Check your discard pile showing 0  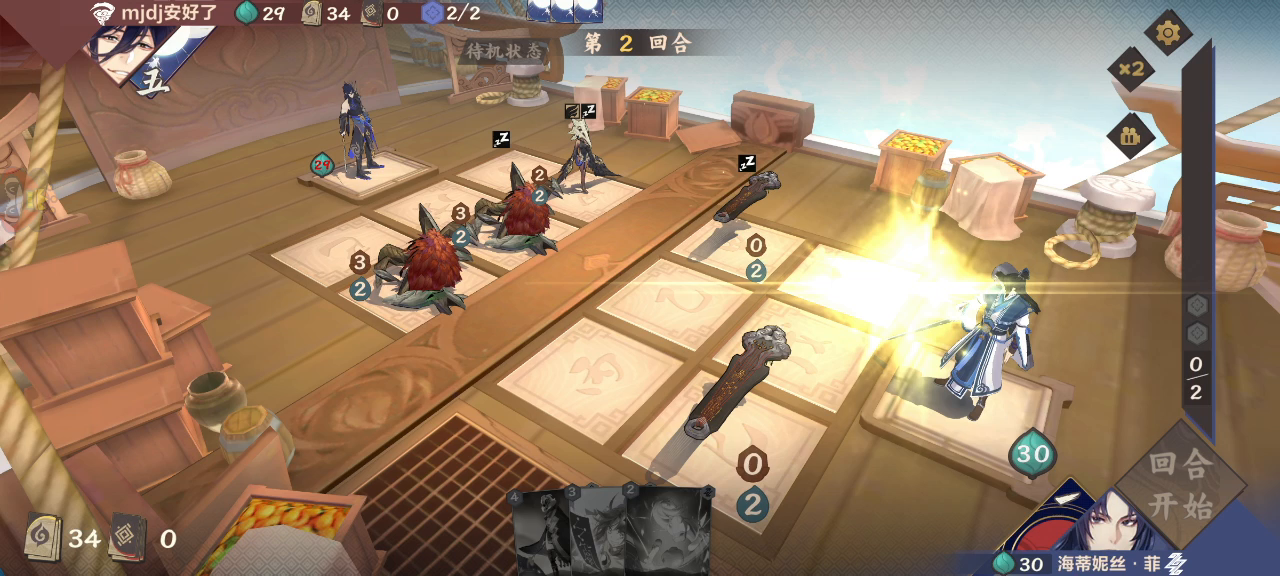pyautogui.click(x=128, y=537)
